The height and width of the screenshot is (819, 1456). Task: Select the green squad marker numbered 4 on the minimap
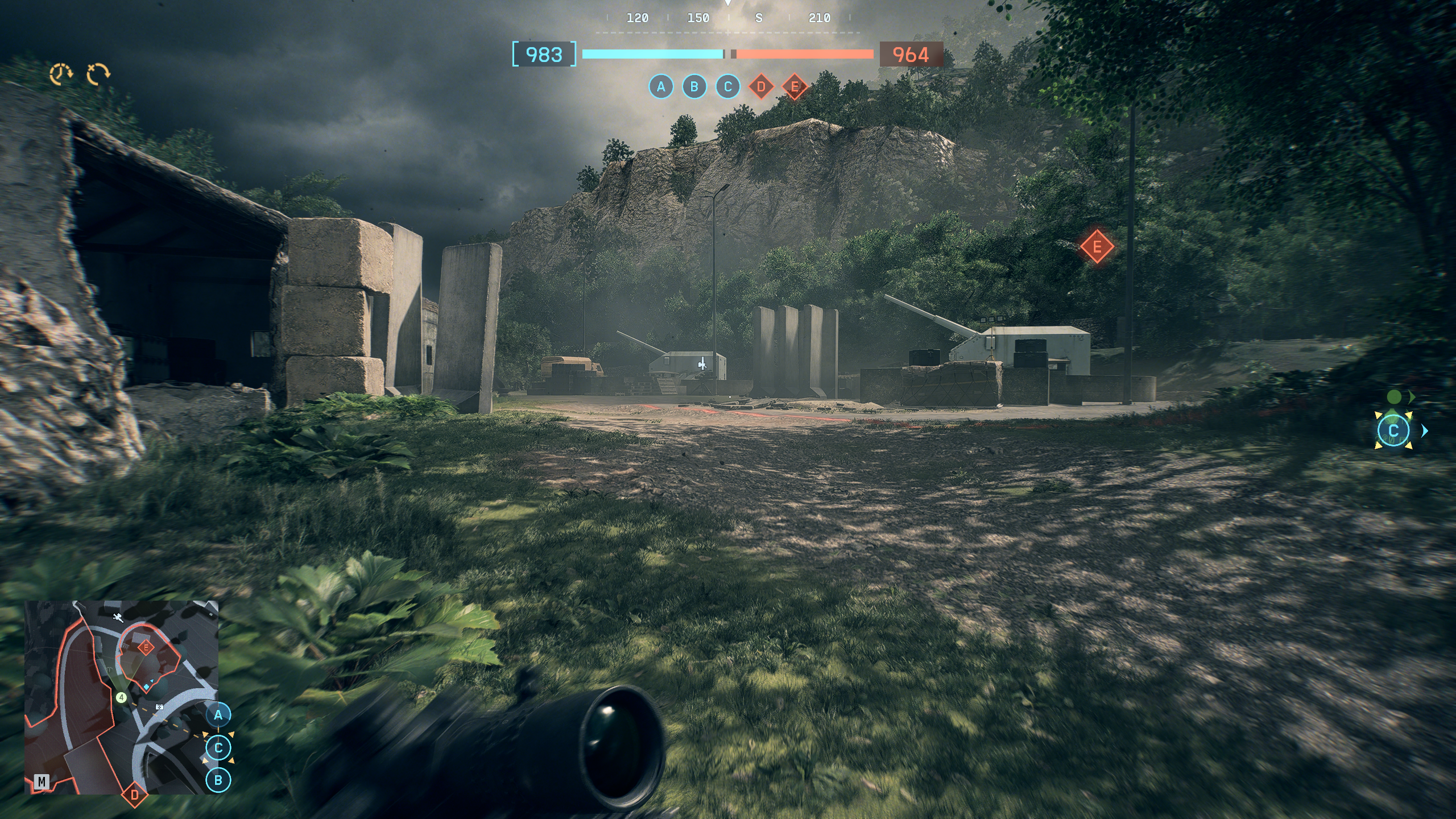pyautogui.click(x=121, y=697)
